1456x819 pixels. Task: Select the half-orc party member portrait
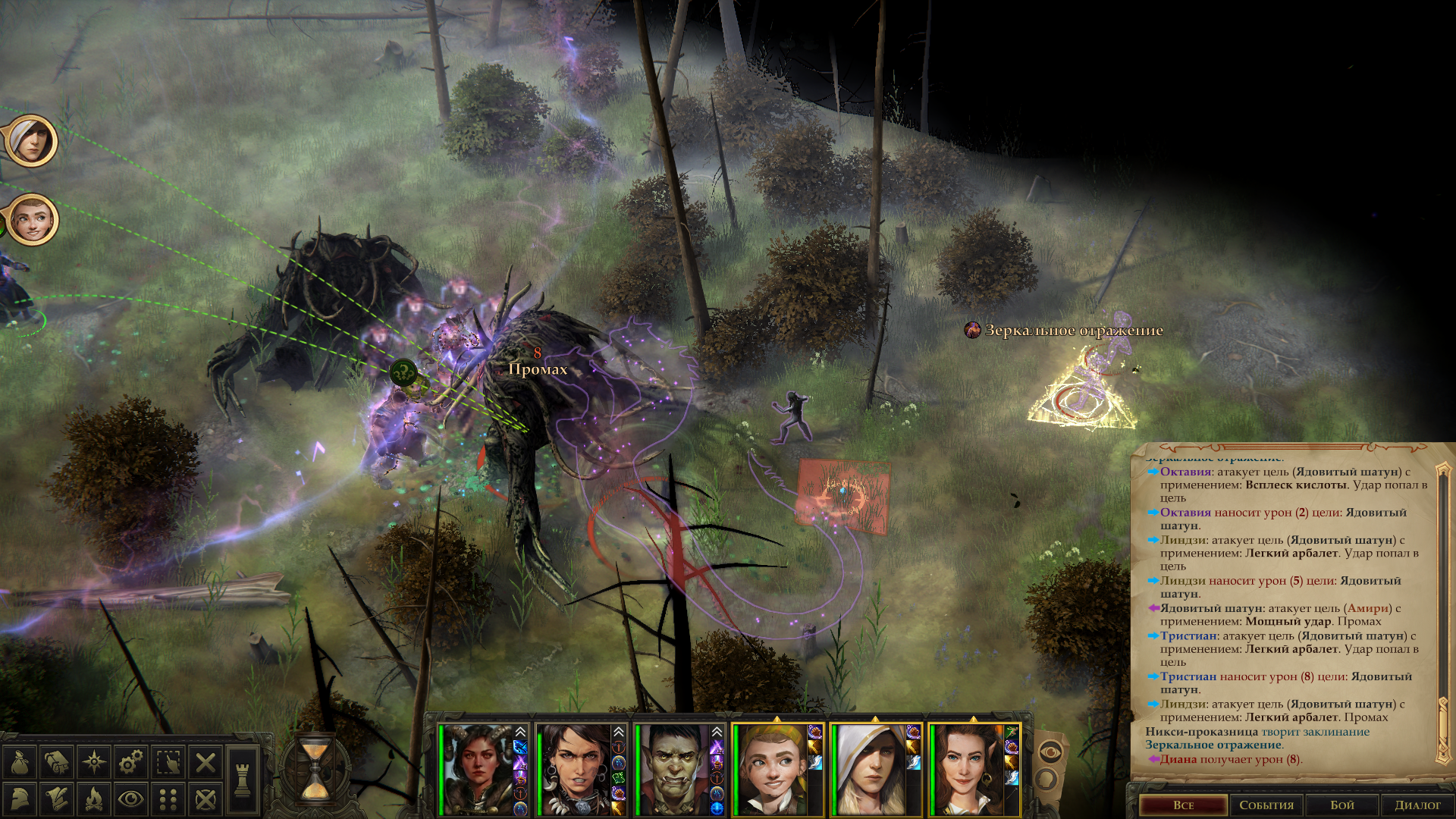[673, 770]
